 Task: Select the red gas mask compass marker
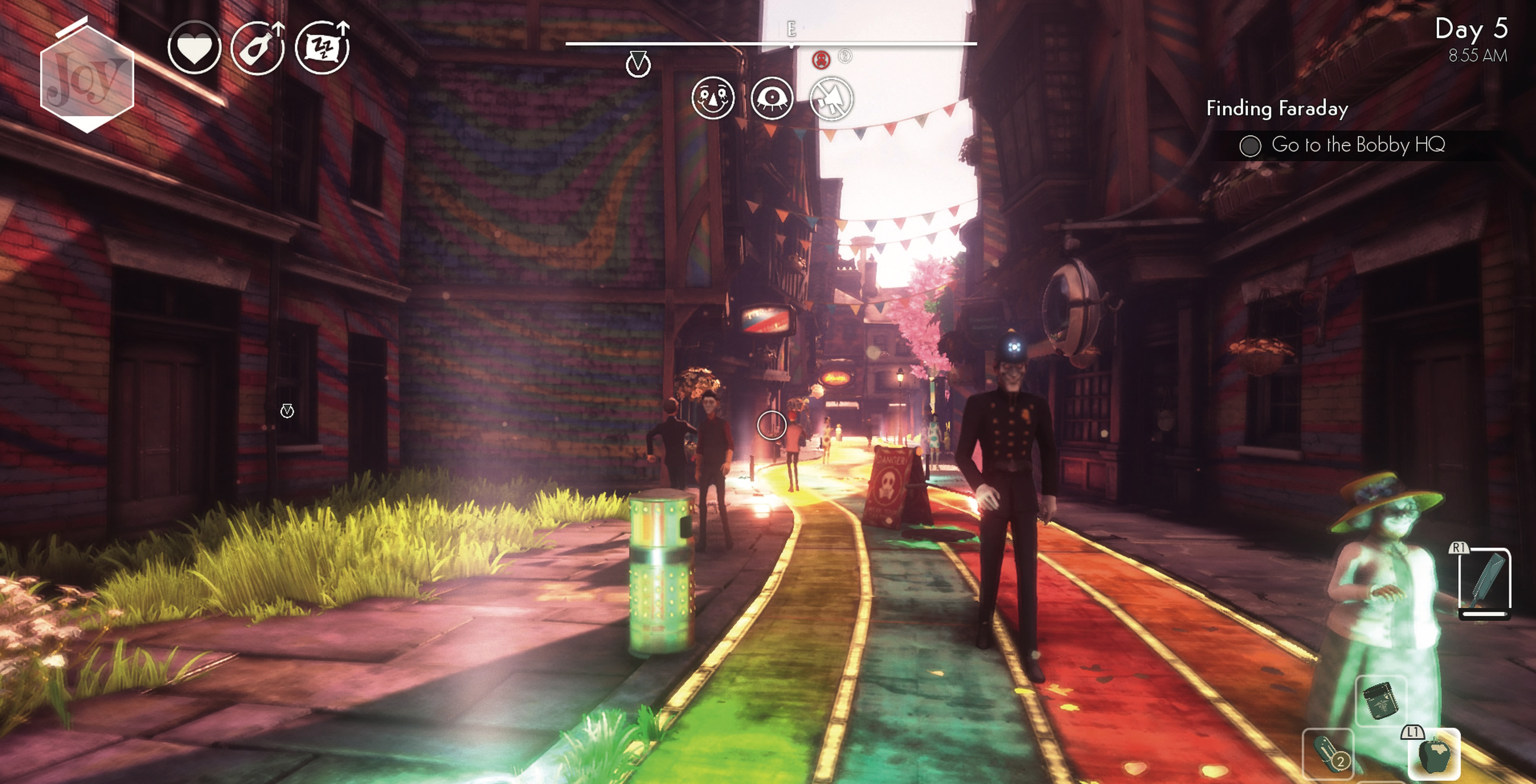(x=821, y=59)
